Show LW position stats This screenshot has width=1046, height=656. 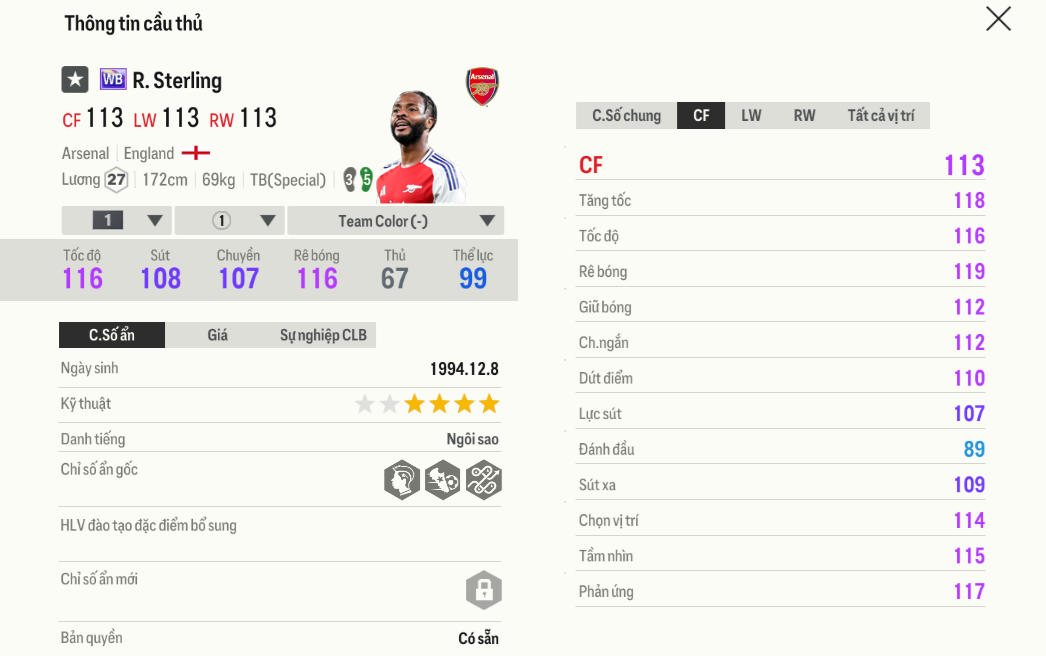751,116
